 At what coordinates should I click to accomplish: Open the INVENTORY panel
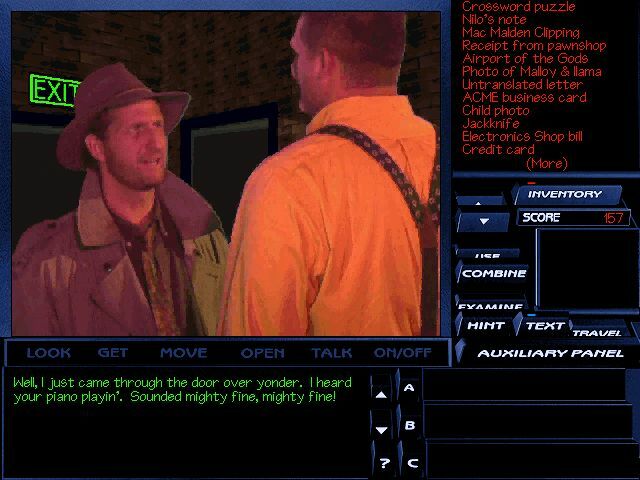[x=565, y=194]
